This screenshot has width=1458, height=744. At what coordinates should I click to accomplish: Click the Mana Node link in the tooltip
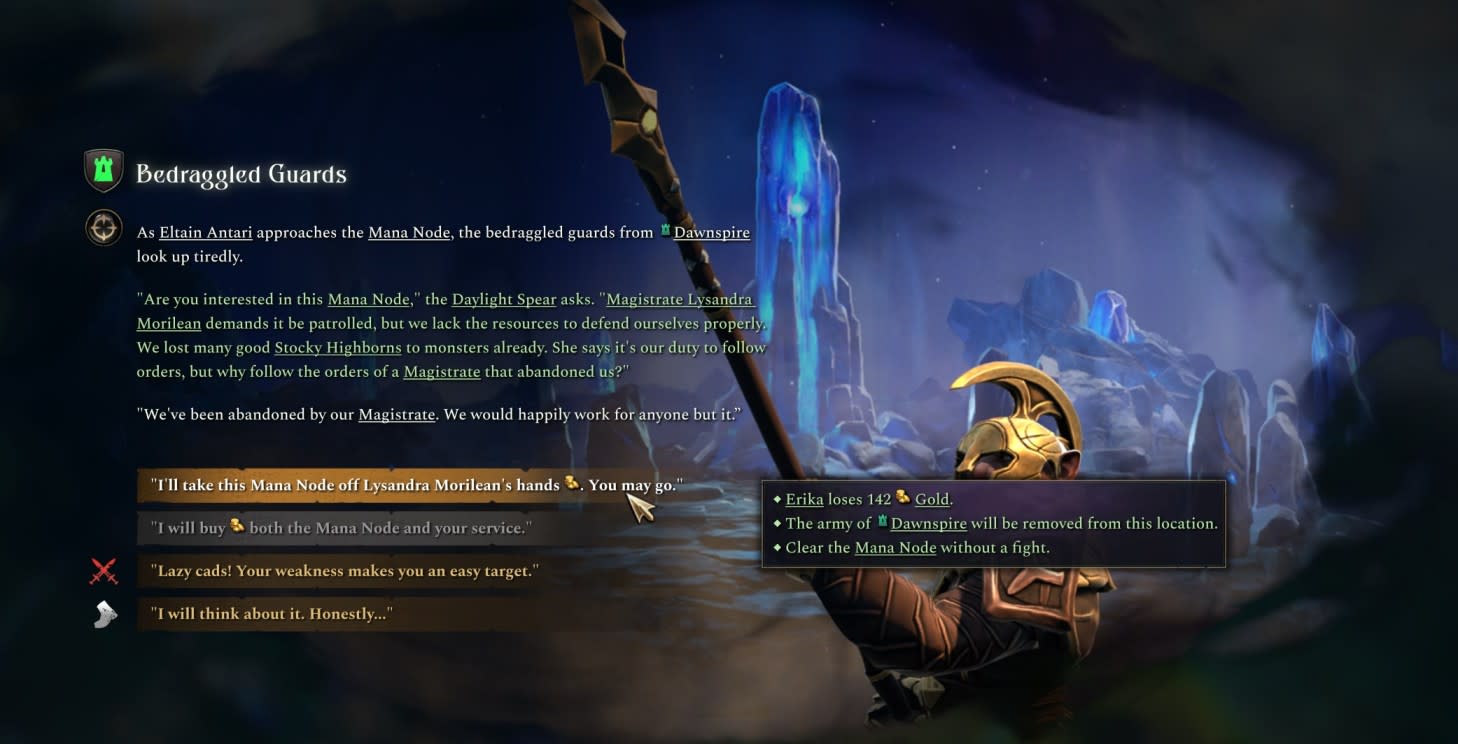[895, 548]
